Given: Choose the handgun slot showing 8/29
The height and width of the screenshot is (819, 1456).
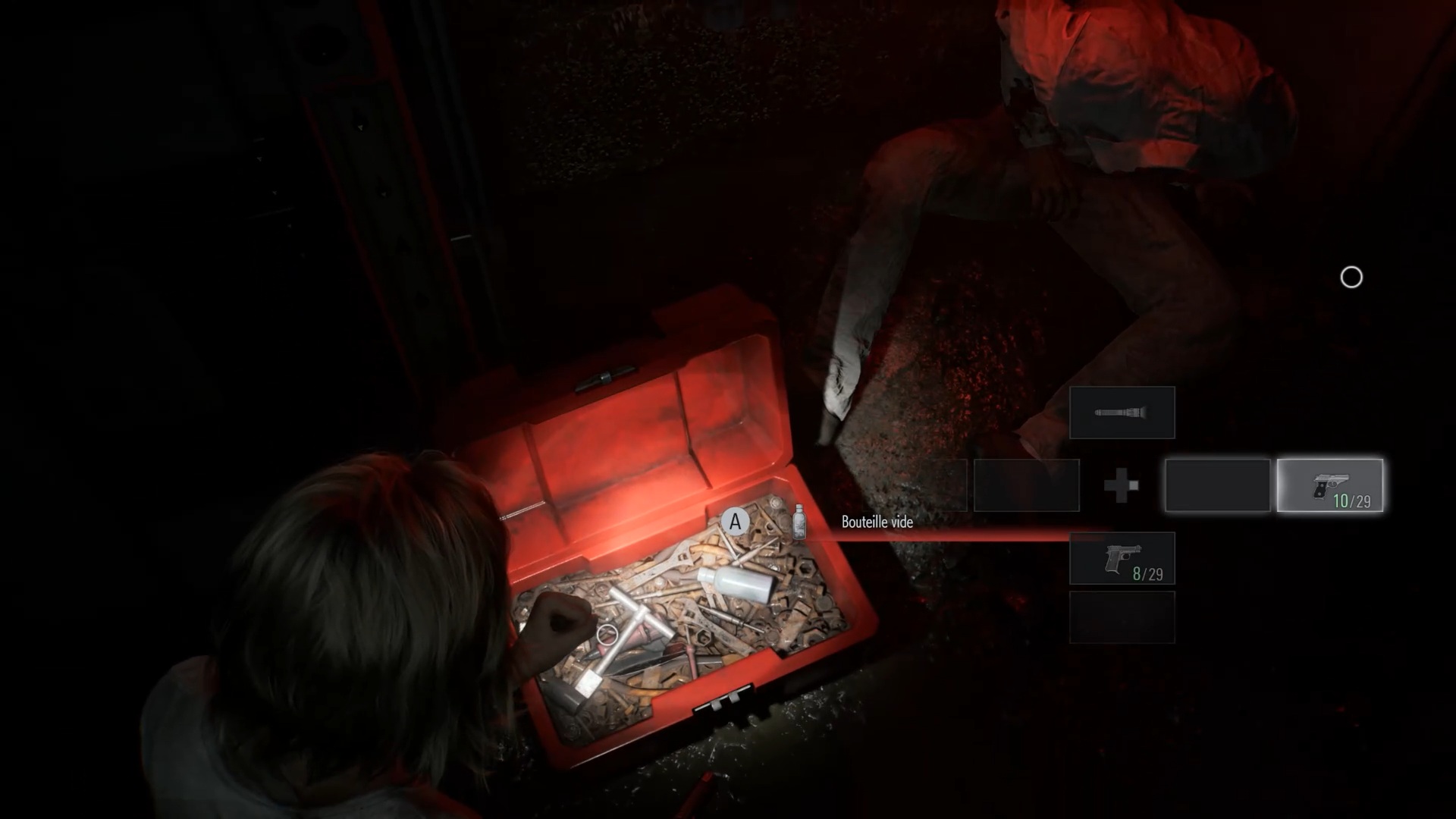Looking at the screenshot, I should tap(1122, 559).
